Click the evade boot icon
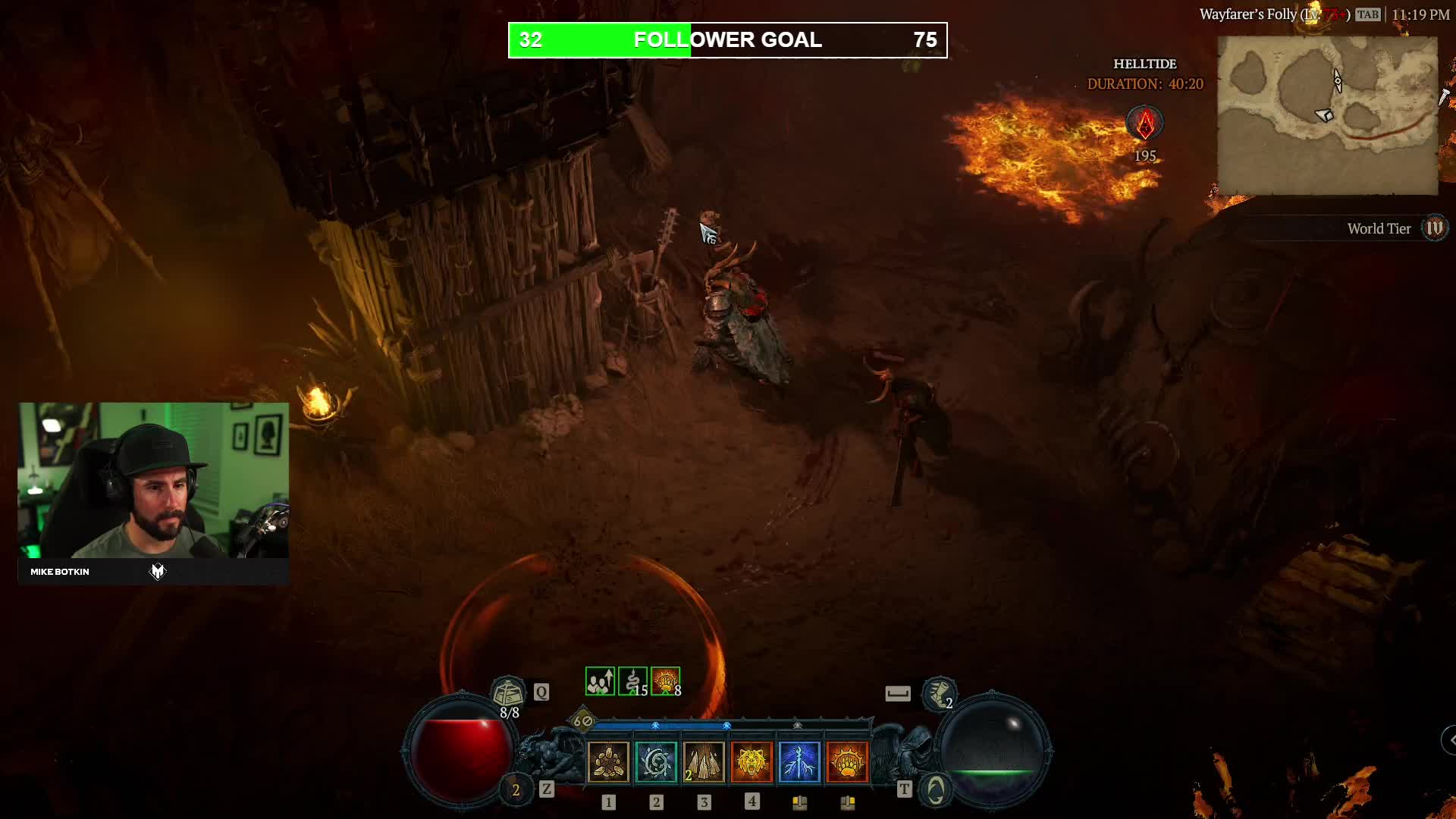 (939, 692)
